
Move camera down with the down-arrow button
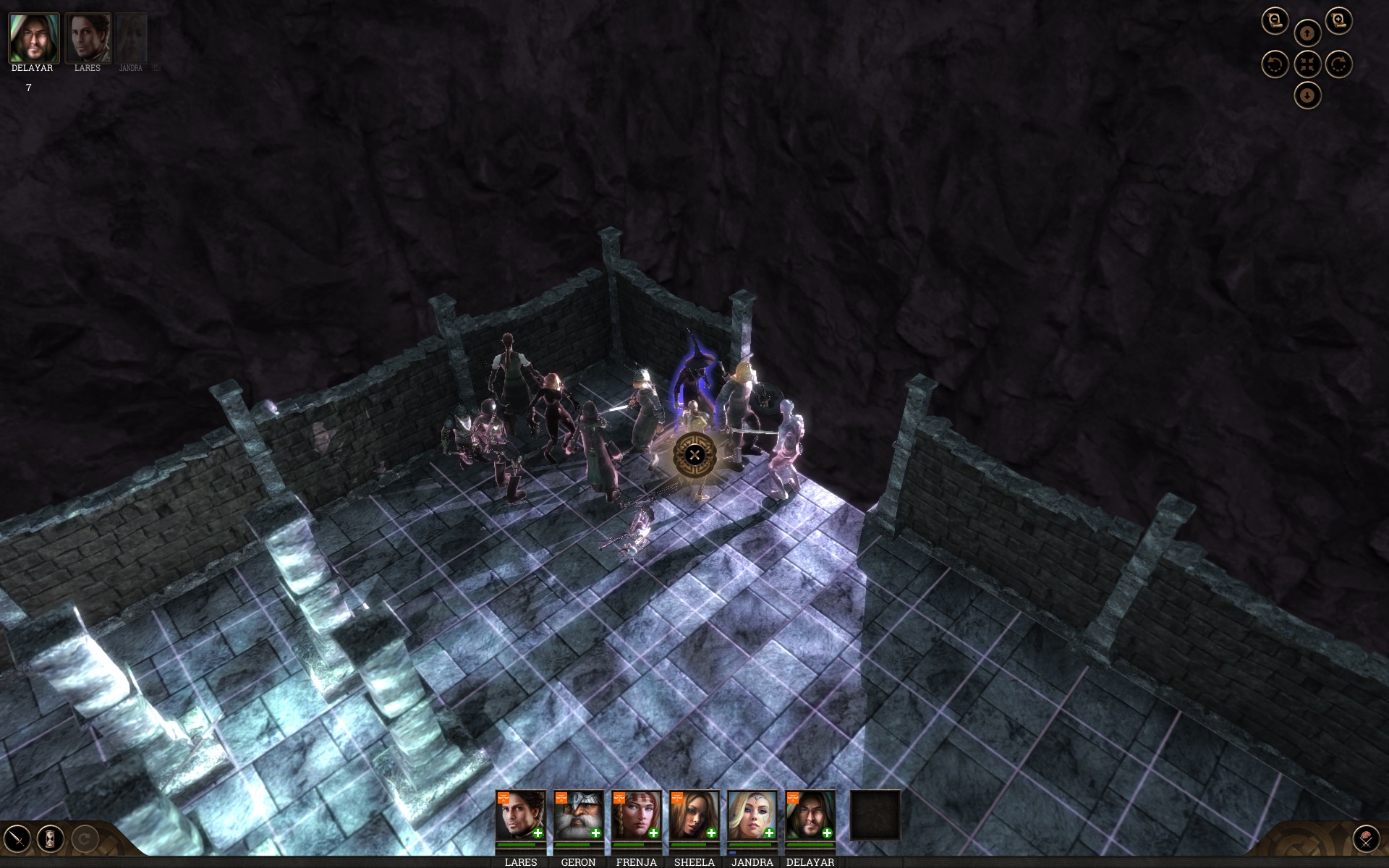click(x=1307, y=95)
